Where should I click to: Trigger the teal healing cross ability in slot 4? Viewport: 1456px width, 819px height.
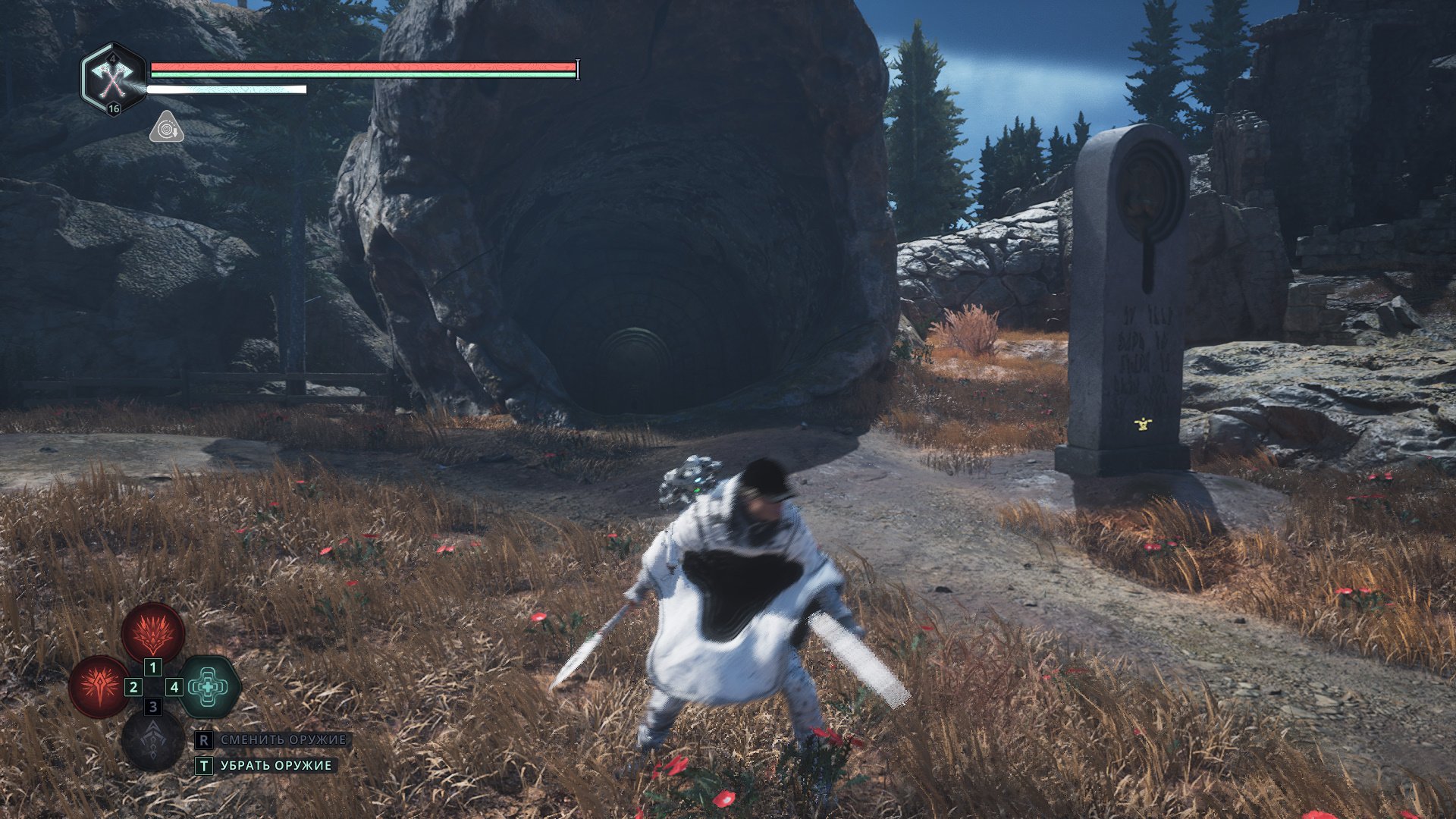tap(209, 686)
